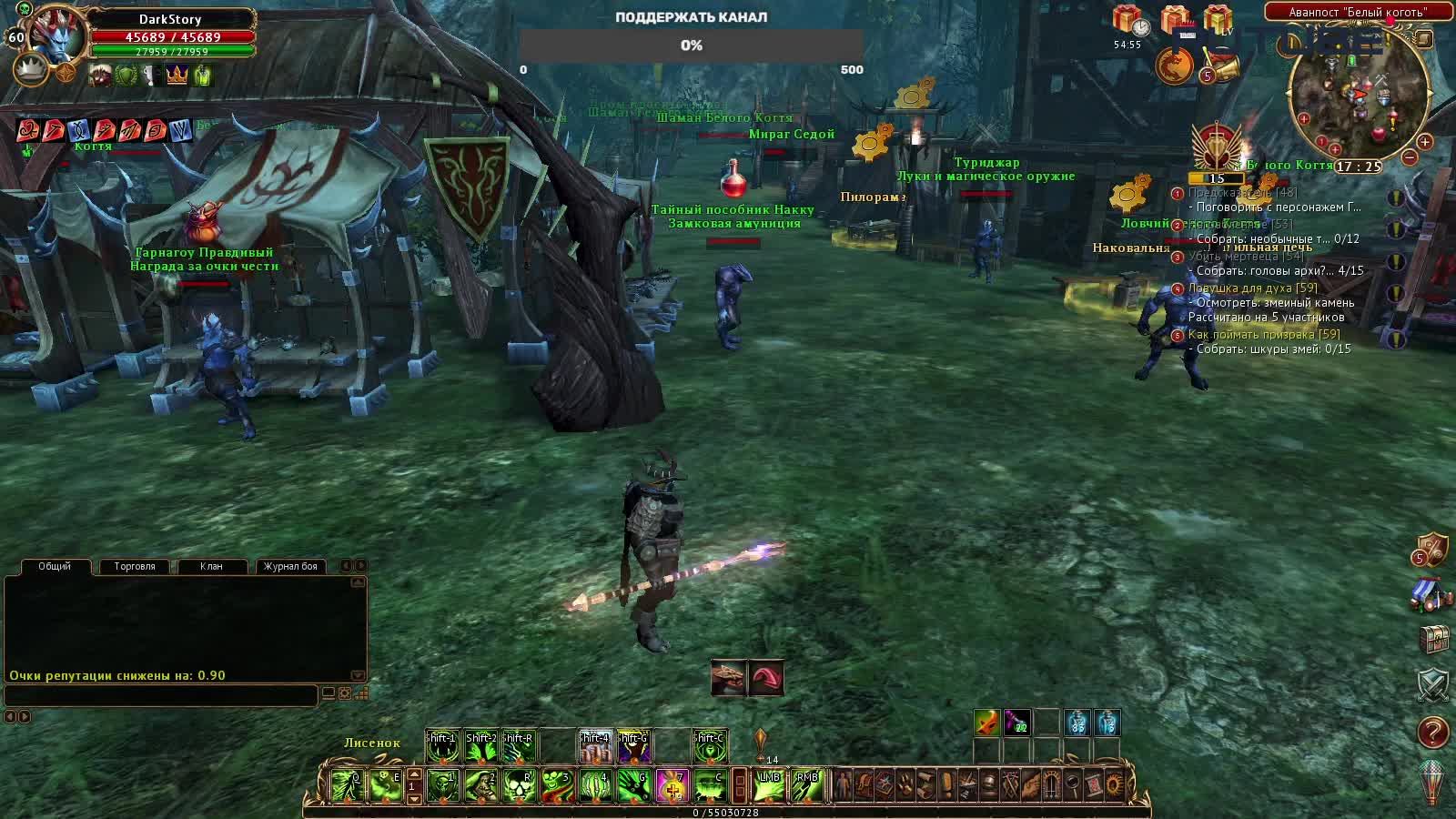
Task: Click the chat message input field
Action: (x=161, y=694)
